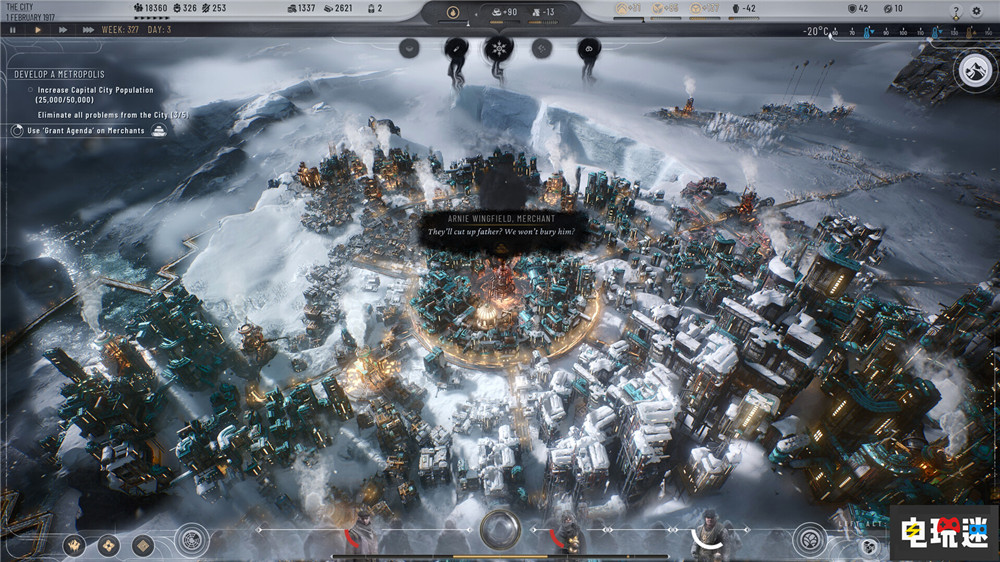
Task: Select the snowflake problem icon
Action: (497, 47)
